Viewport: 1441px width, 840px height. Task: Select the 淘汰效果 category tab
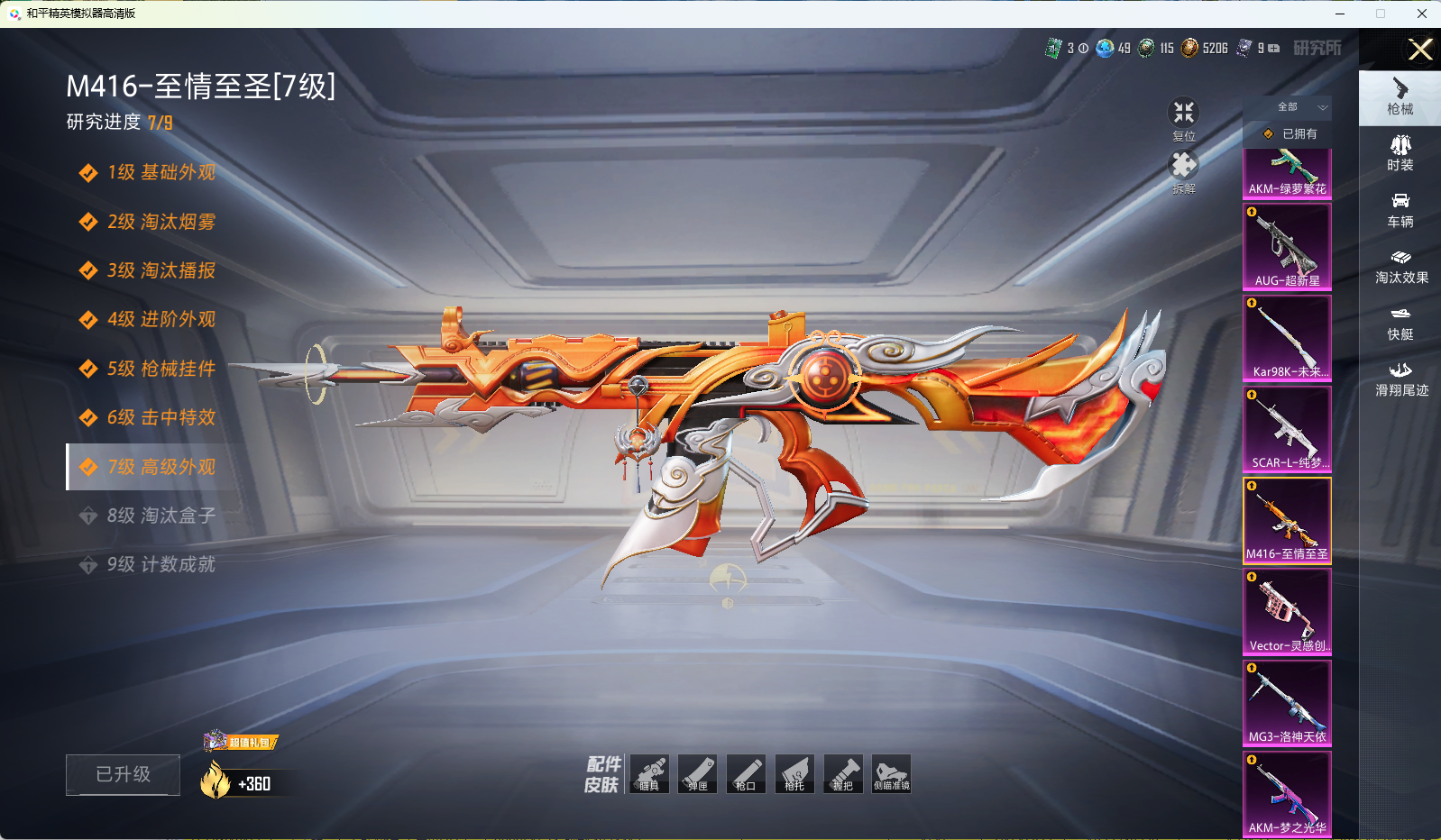pos(1400,266)
